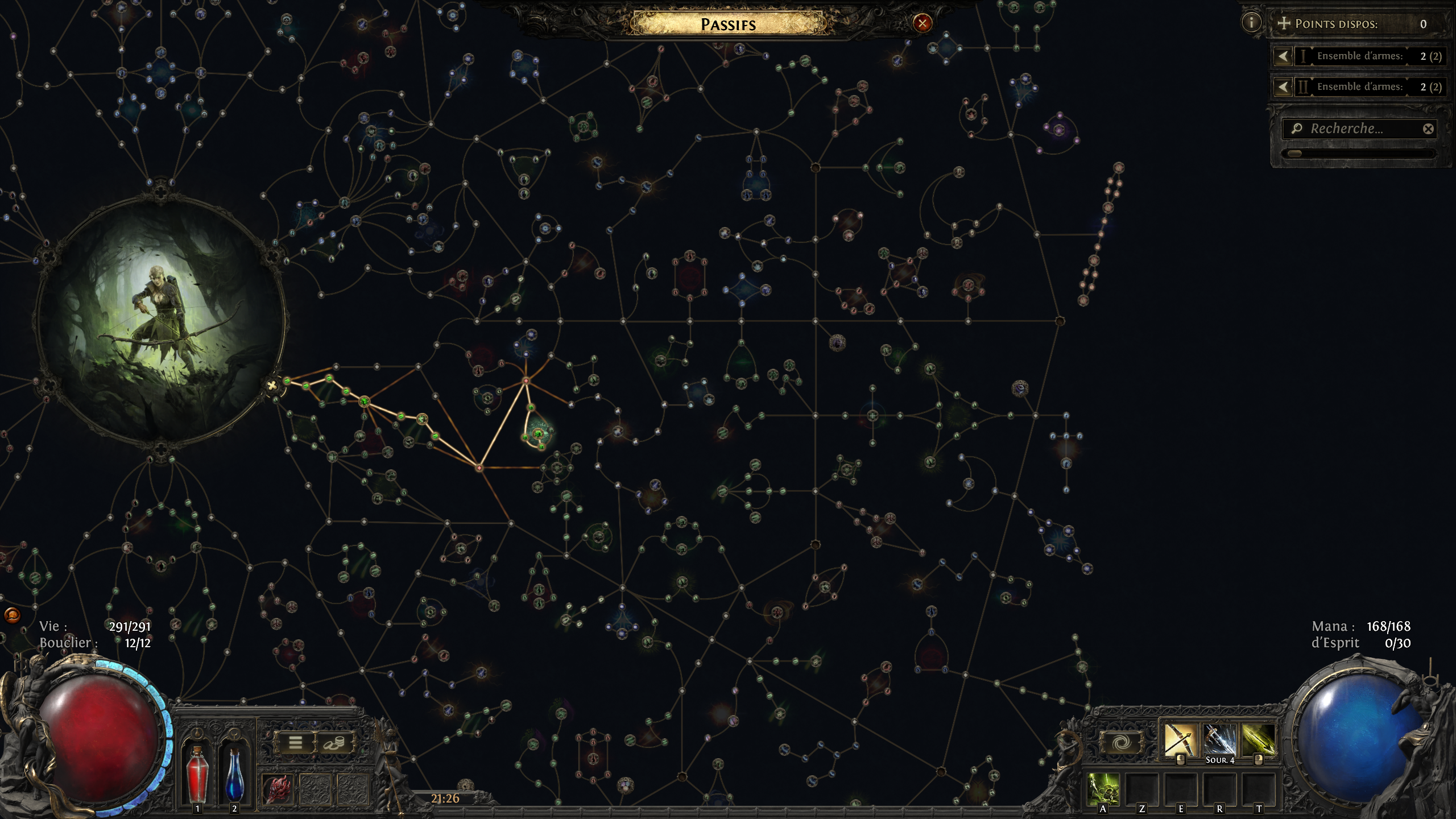Open the currency/trade coins icon
Image resolution: width=1456 pixels, height=819 pixels.
pyautogui.click(x=333, y=742)
